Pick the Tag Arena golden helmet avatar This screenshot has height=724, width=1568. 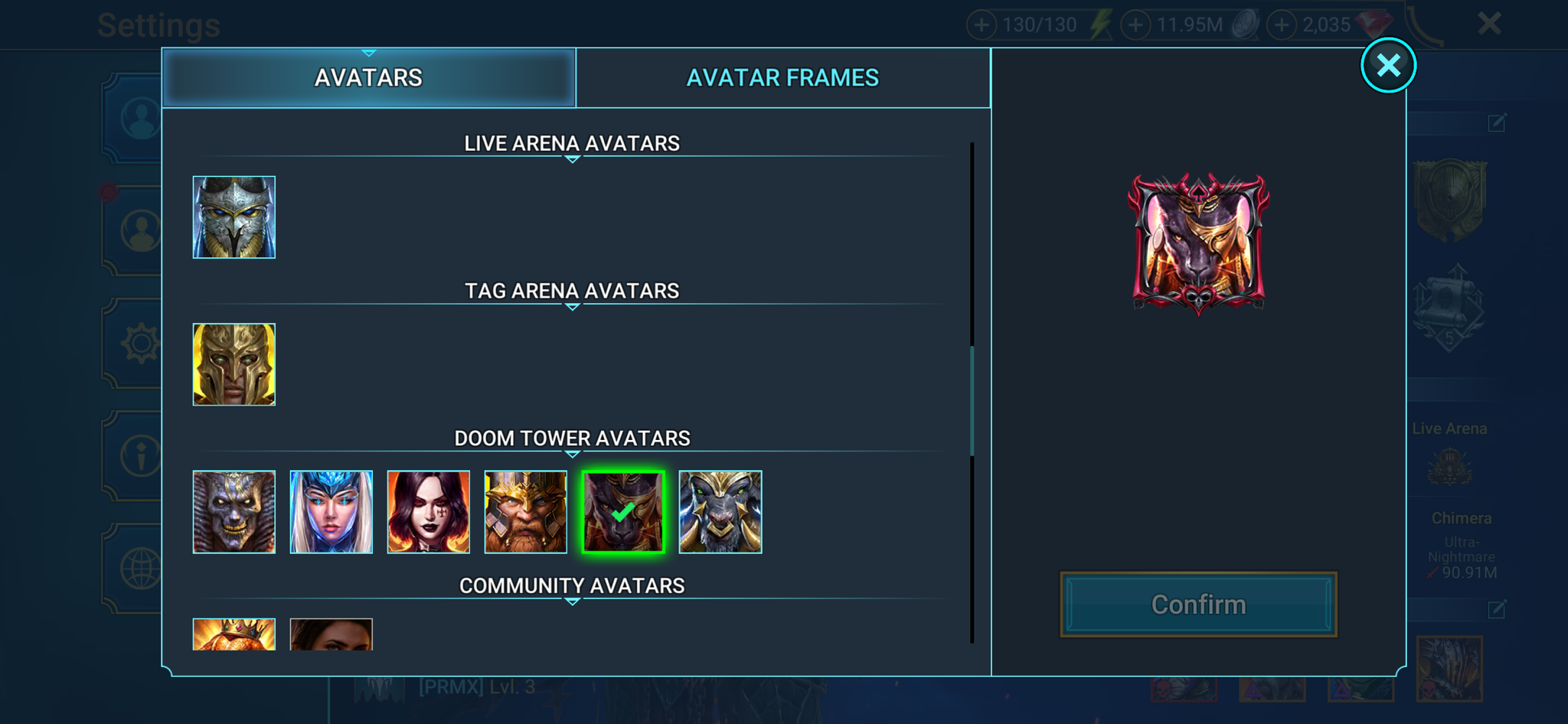click(234, 364)
